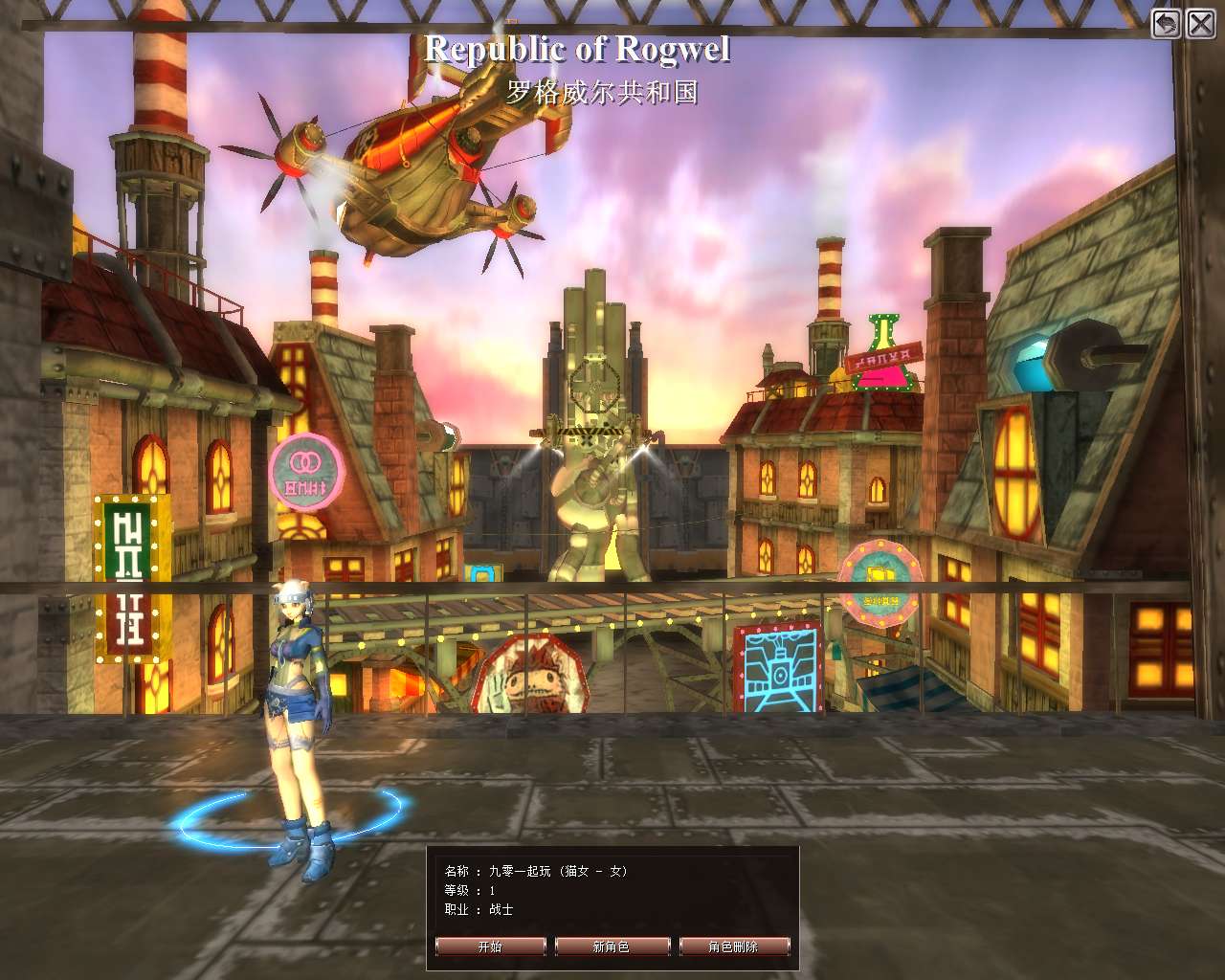Click the 新角色 (New Character) button
This screenshot has height=980, width=1225.
click(x=612, y=946)
